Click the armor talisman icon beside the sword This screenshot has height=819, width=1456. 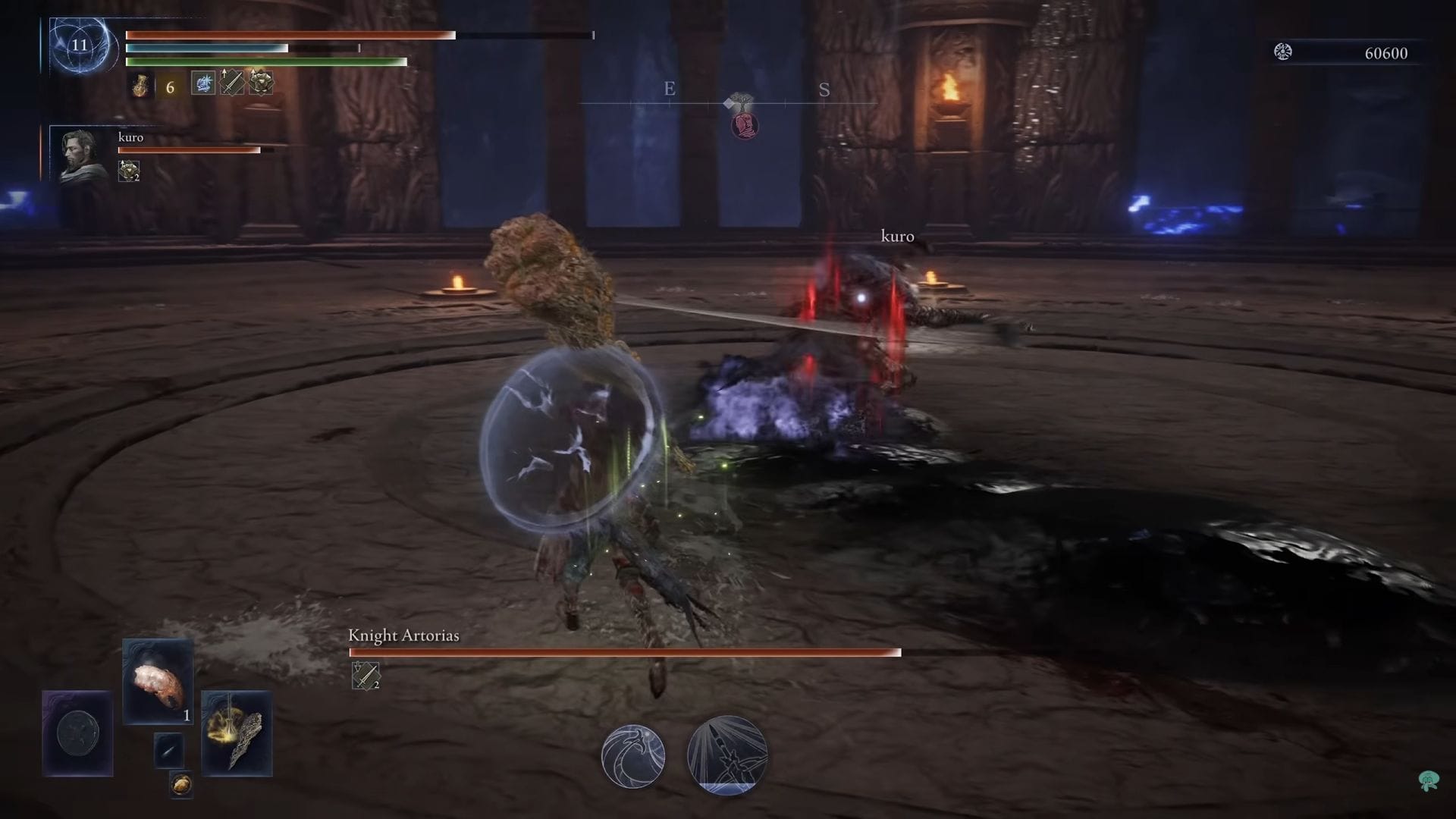(x=261, y=83)
